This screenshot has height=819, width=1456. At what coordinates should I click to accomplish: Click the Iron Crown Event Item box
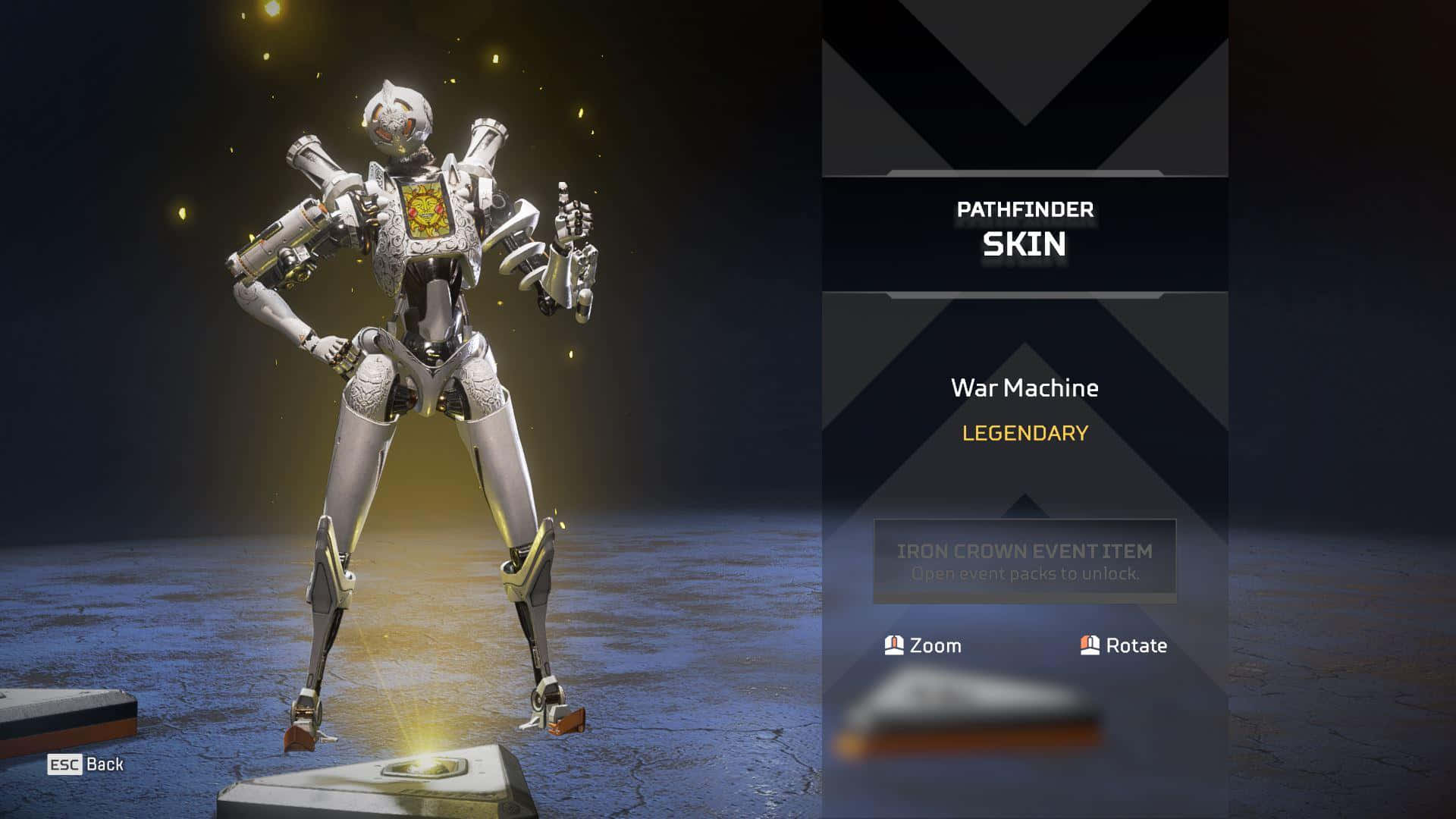pos(1025,561)
